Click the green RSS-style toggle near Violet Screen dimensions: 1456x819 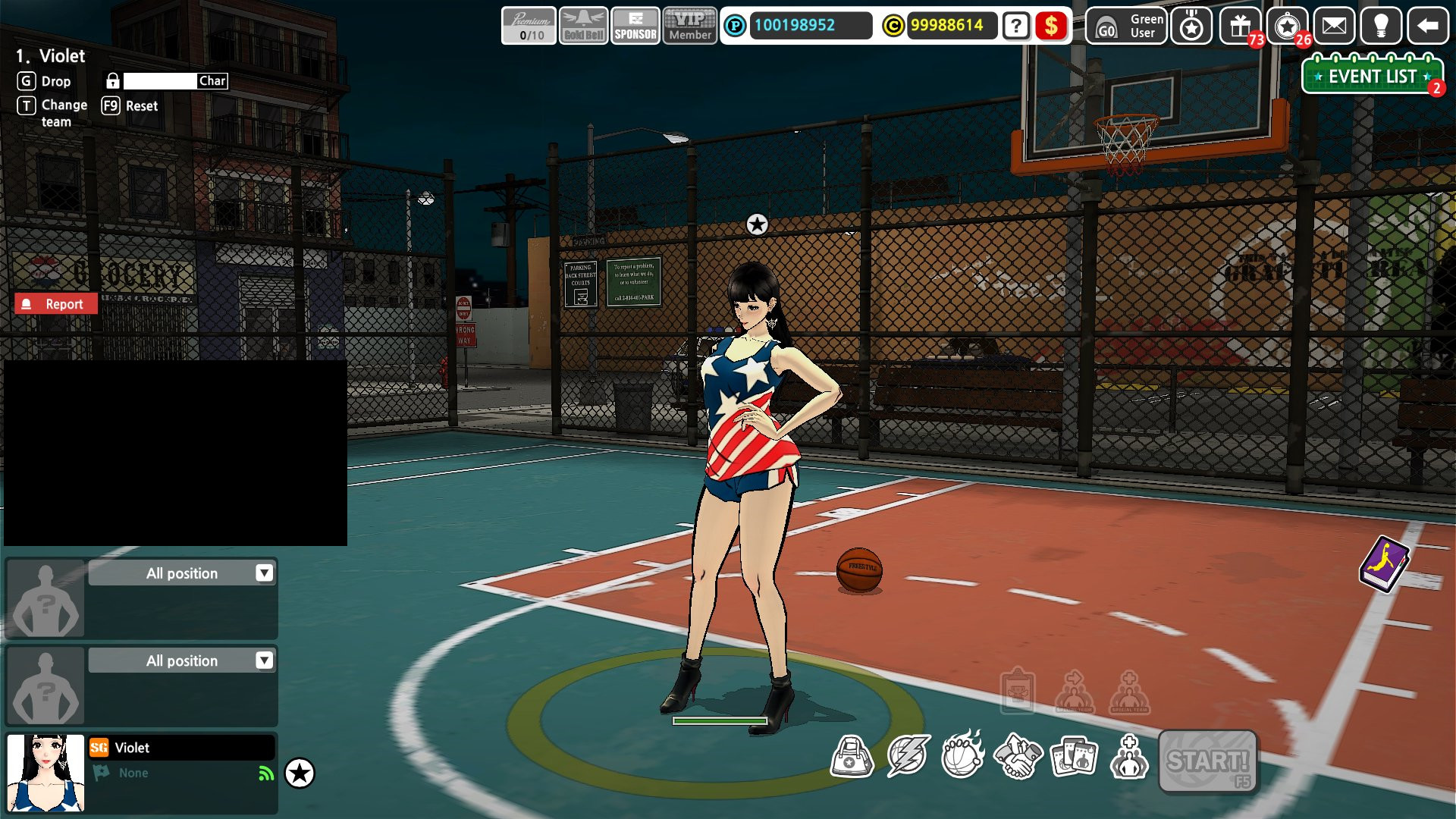coord(265,773)
